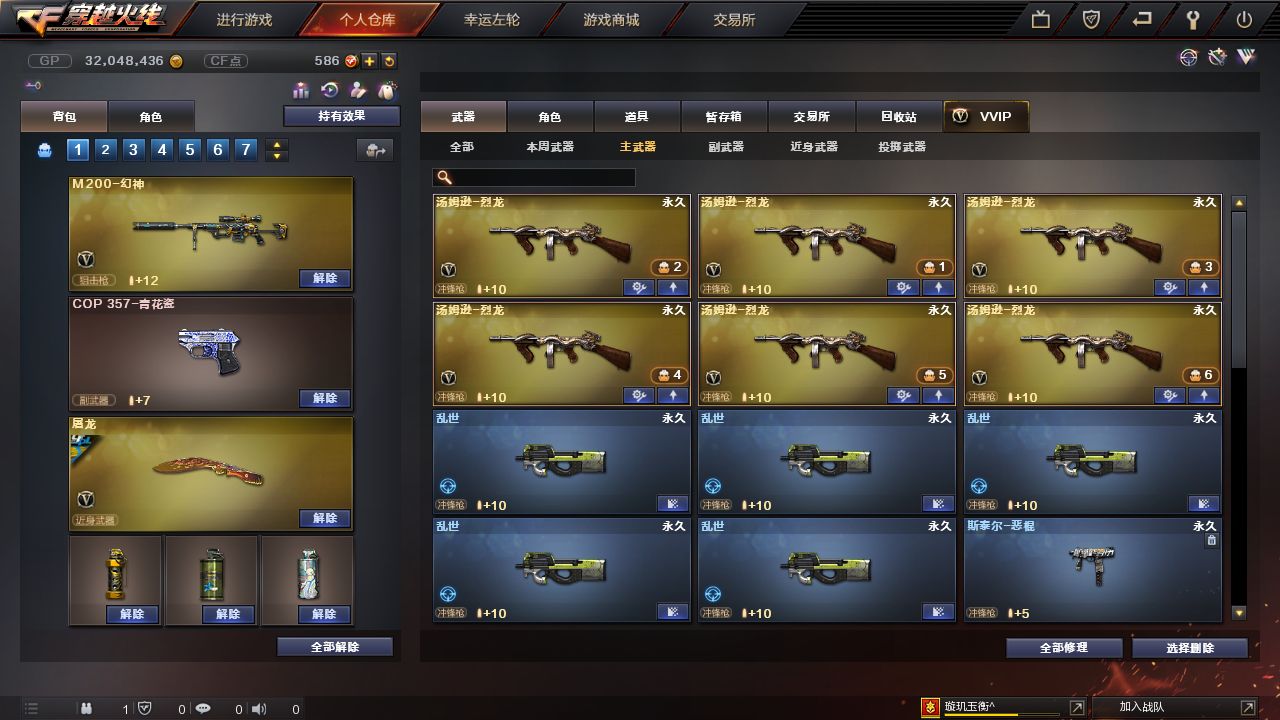Click the pop-out arrow next to the chat name

(1076, 707)
